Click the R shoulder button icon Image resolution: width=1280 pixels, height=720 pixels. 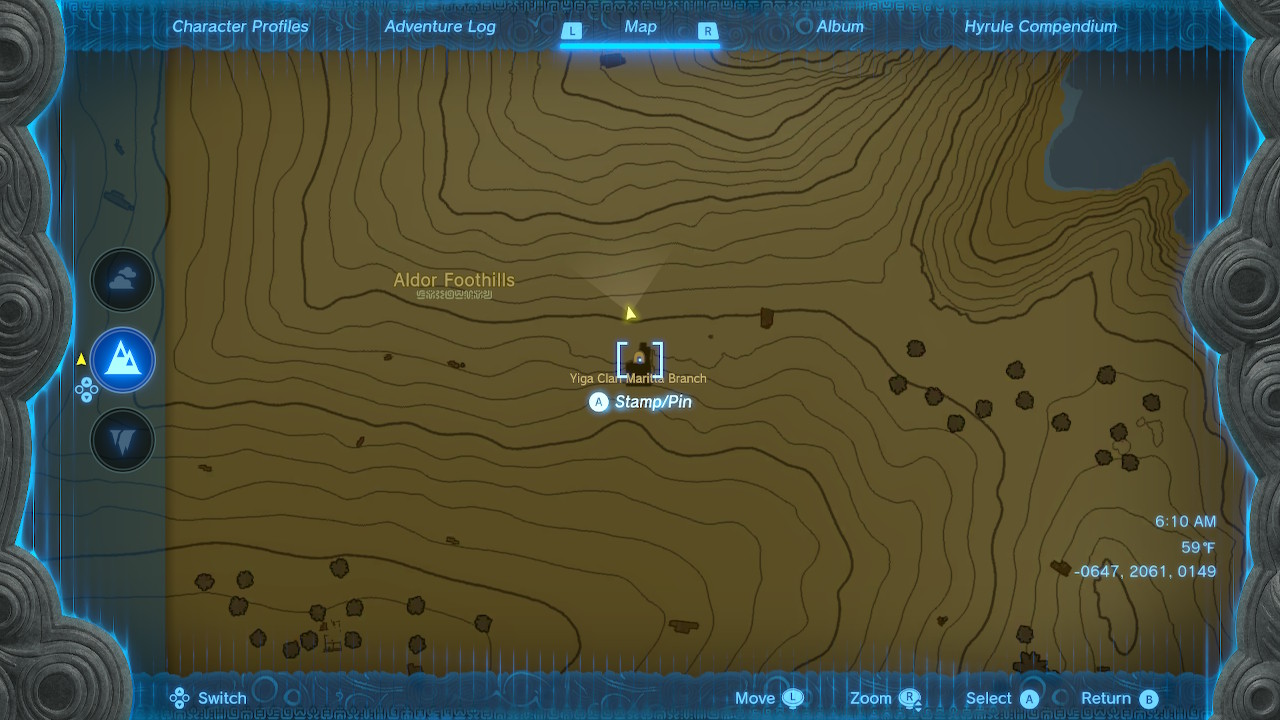[708, 31]
